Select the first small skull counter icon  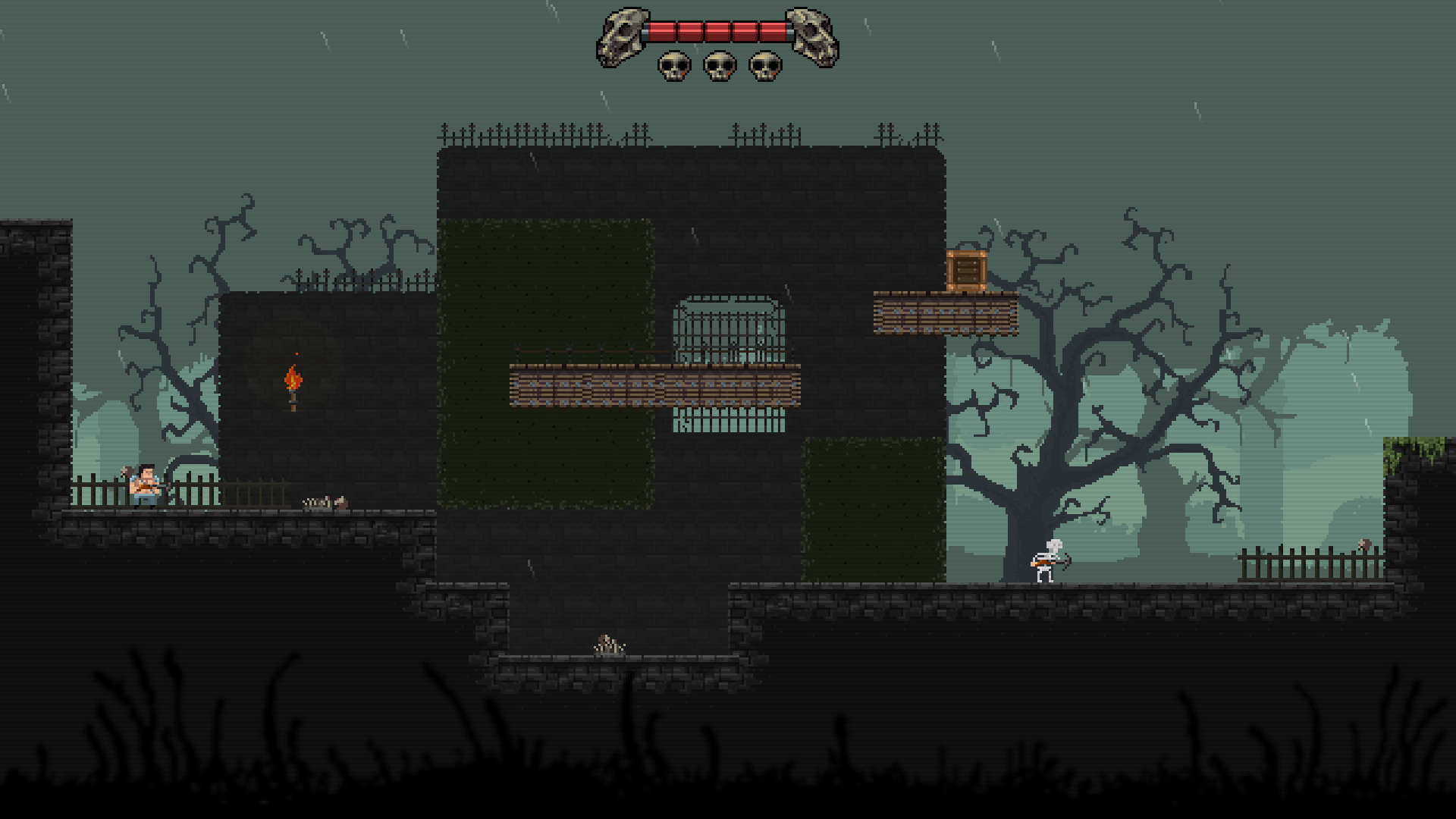click(672, 67)
